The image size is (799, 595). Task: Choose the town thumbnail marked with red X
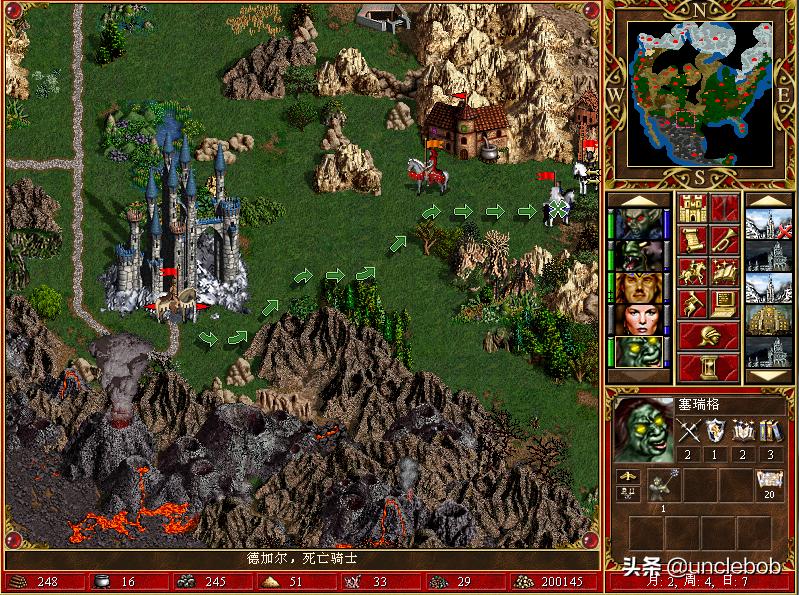[768, 223]
